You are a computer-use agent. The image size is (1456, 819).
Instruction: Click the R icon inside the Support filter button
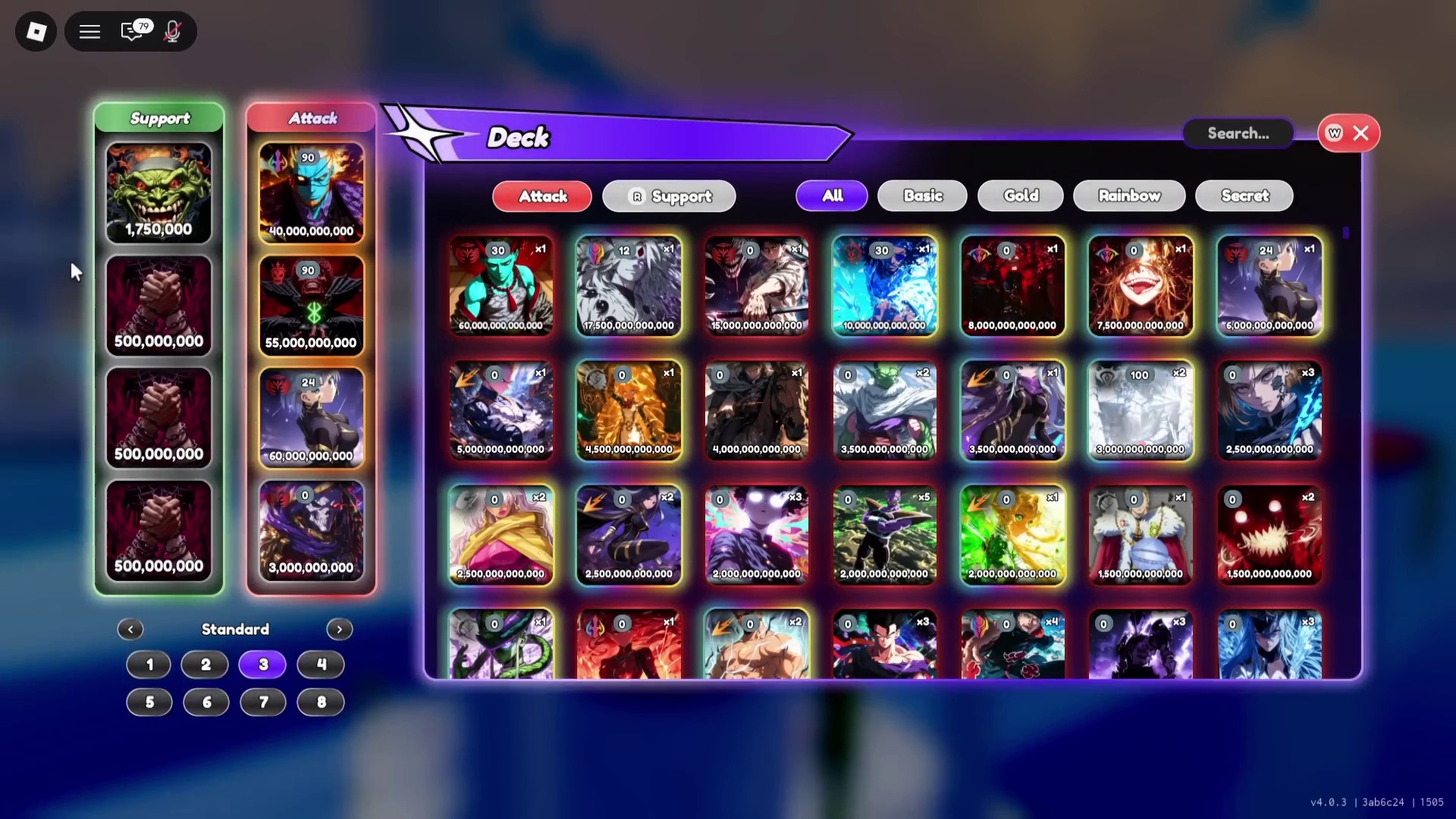pyautogui.click(x=637, y=196)
